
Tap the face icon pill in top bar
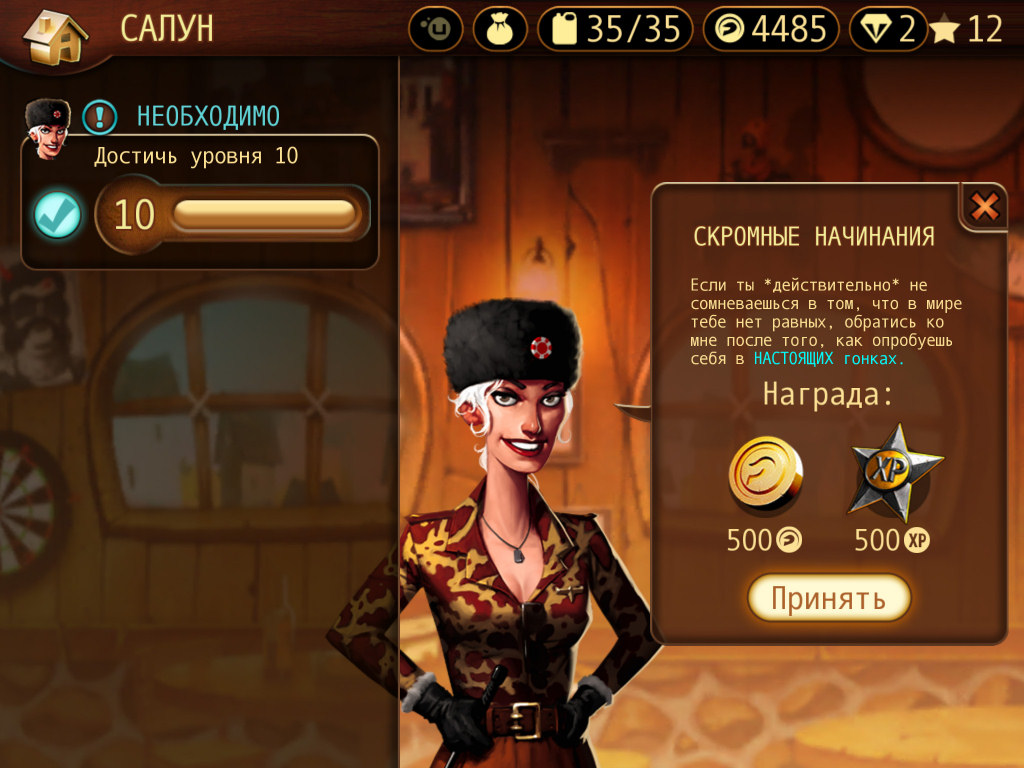click(x=435, y=29)
